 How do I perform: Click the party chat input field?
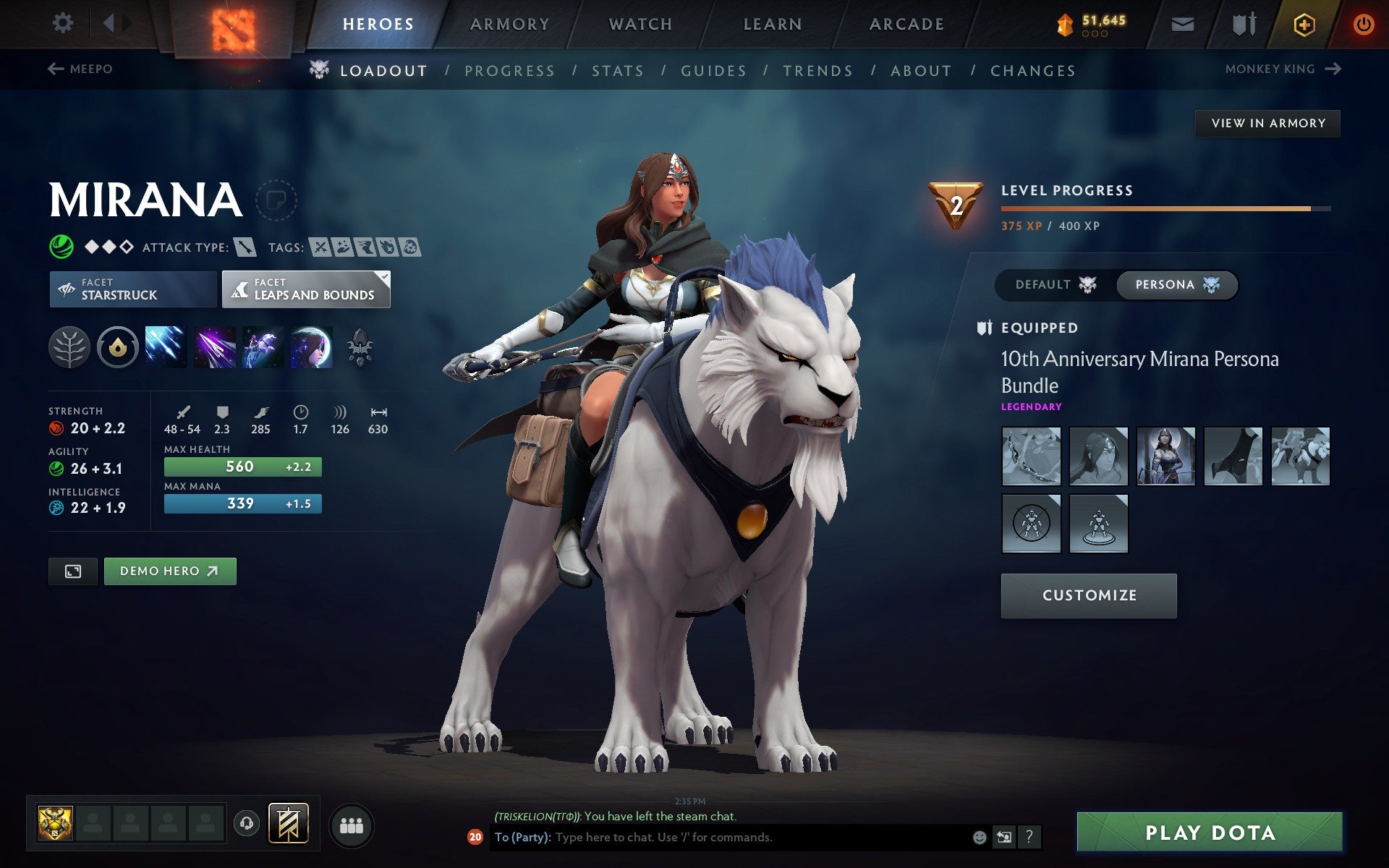(723, 838)
